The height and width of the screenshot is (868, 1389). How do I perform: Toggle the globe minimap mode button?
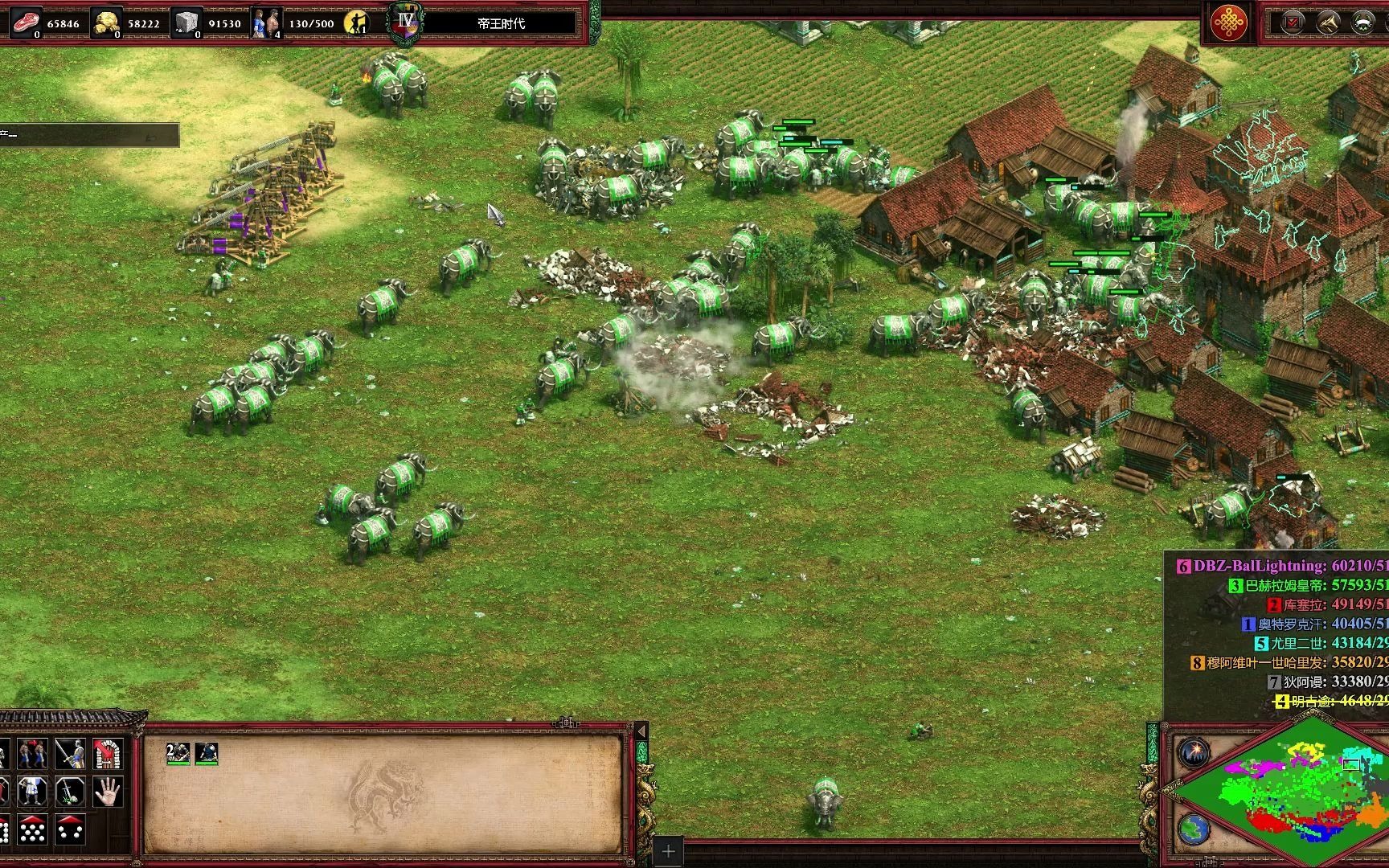pyautogui.click(x=1194, y=829)
